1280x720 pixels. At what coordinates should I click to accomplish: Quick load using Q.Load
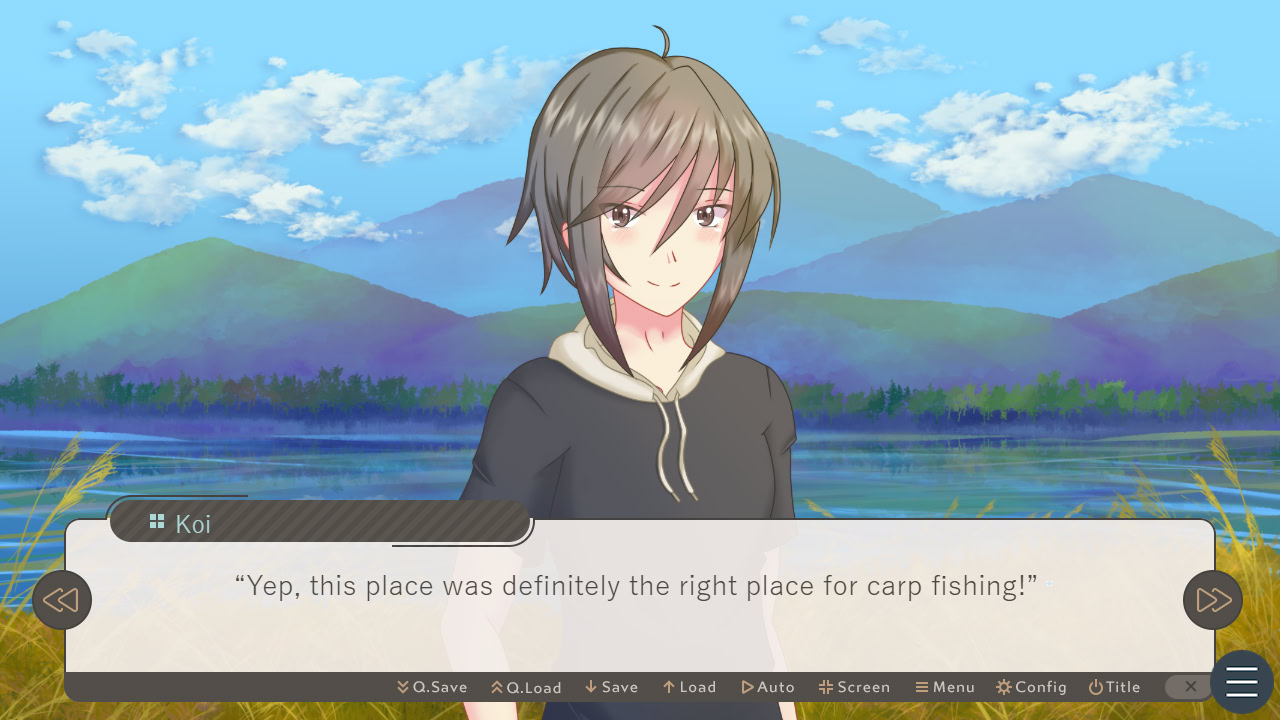pyautogui.click(x=527, y=687)
